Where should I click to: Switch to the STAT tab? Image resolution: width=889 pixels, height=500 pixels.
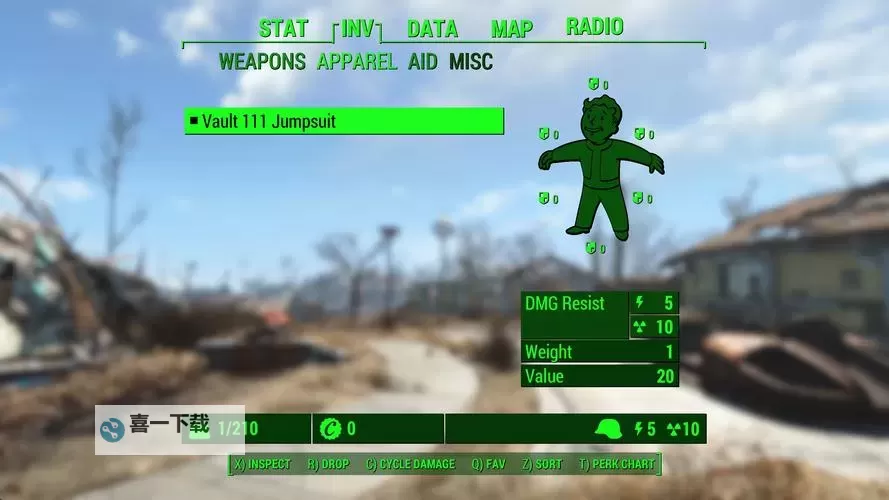pos(283,28)
